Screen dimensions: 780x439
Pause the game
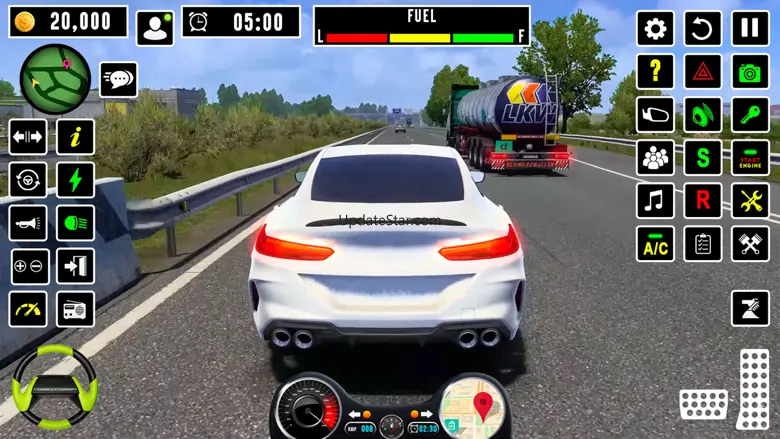click(x=750, y=28)
